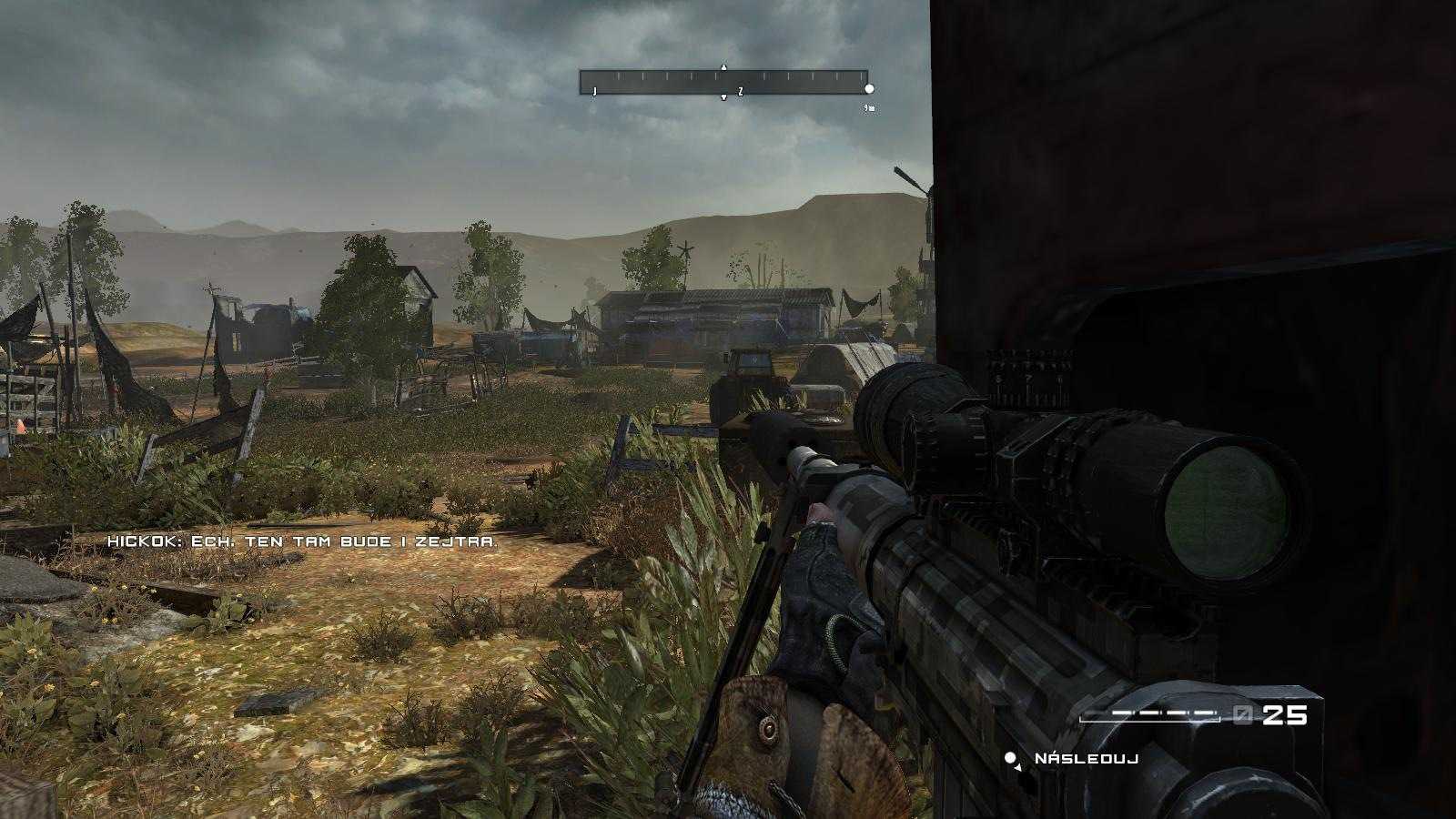Select the Z direction letter on the compass
This screenshot has width=1456, height=819.
tap(741, 90)
